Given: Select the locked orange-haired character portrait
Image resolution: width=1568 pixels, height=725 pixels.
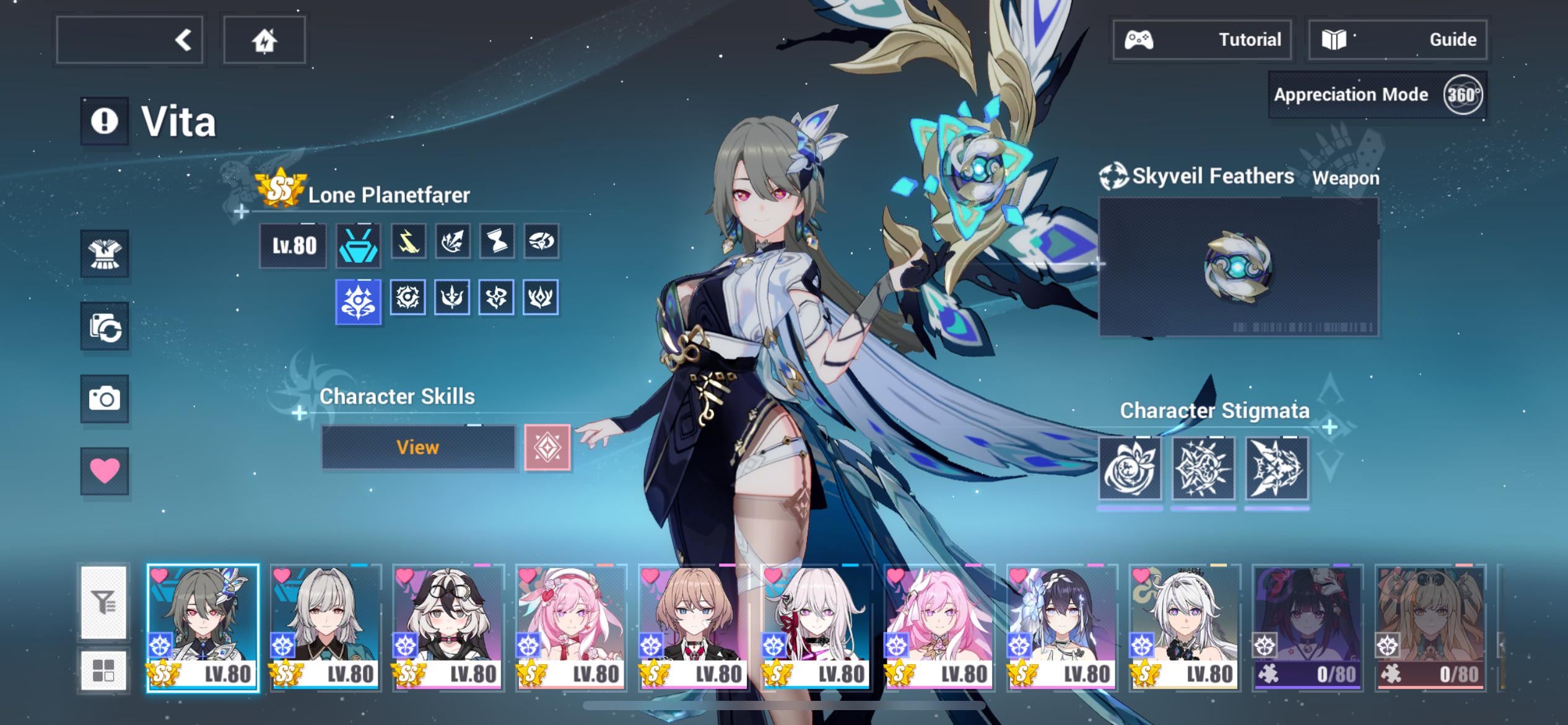Looking at the screenshot, I should pos(1429,627).
